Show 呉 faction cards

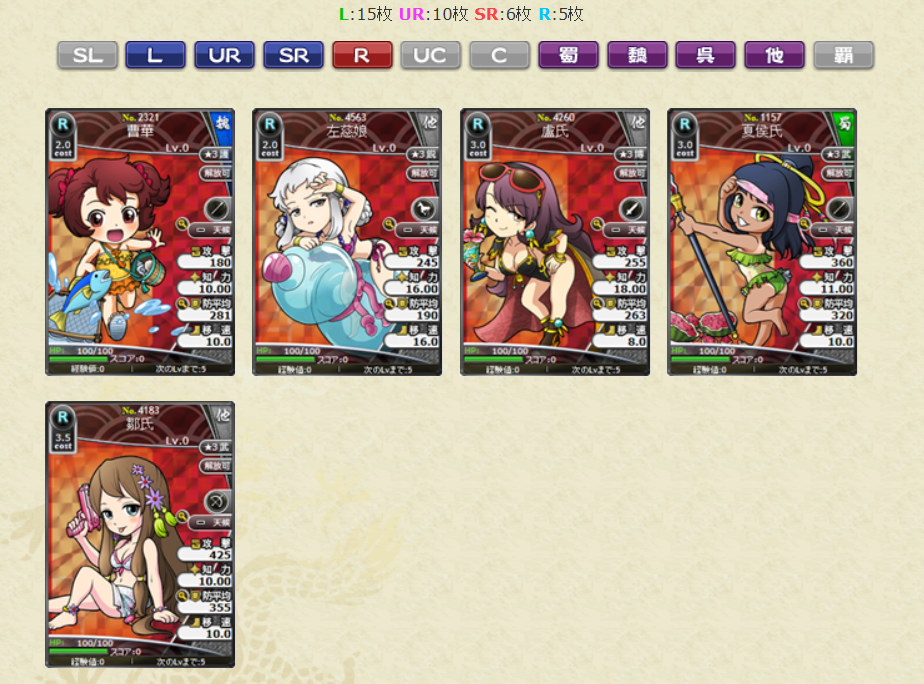pyautogui.click(x=706, y=55)
